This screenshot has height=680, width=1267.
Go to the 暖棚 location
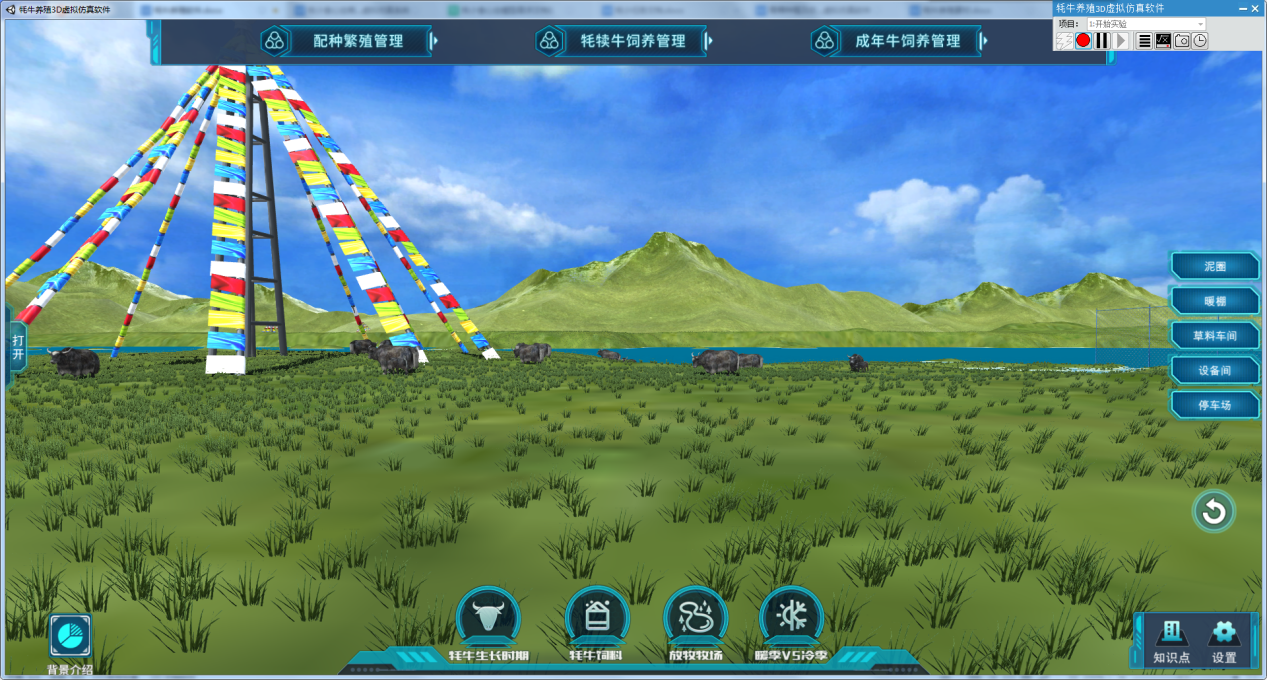pyautogui.click(x=1215, y=301)
